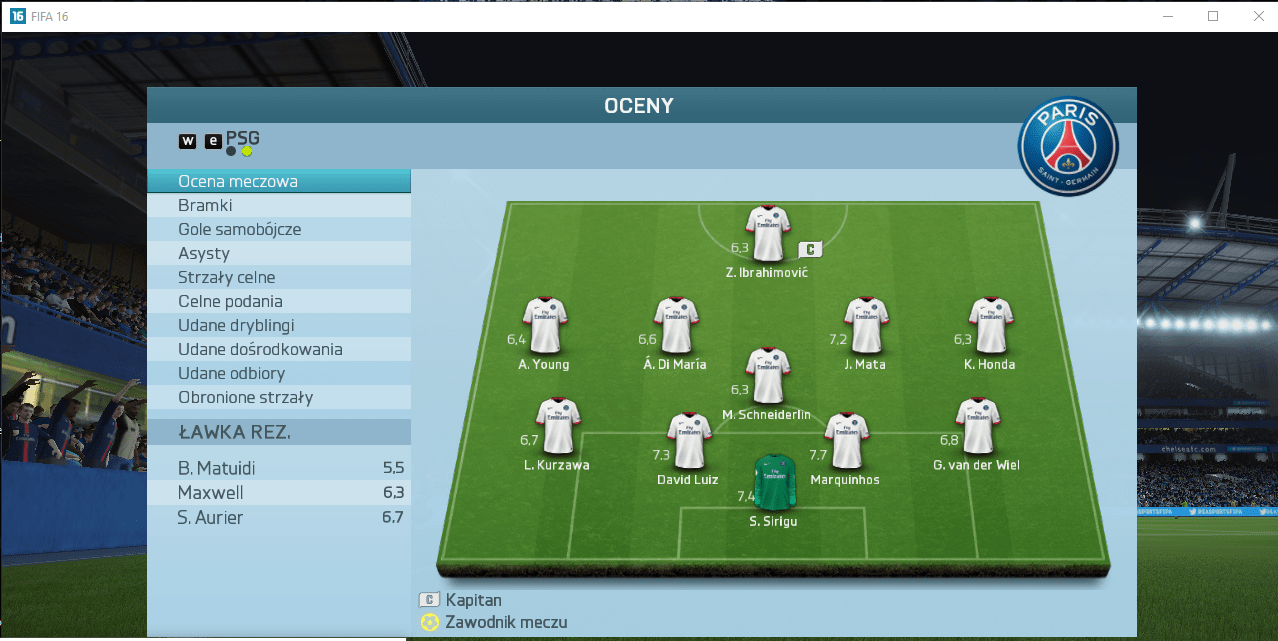Select Strzały celne in the list
The image size is (1278, 641).
click(x=278, y=278)
